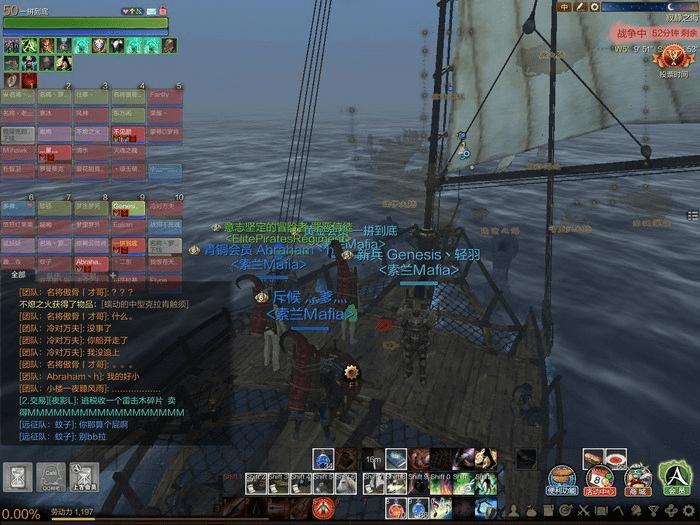Viewport: 700px width, 525px height.
Task: Open the 便利功能 convenience menu
Action: tap(560, 479)
